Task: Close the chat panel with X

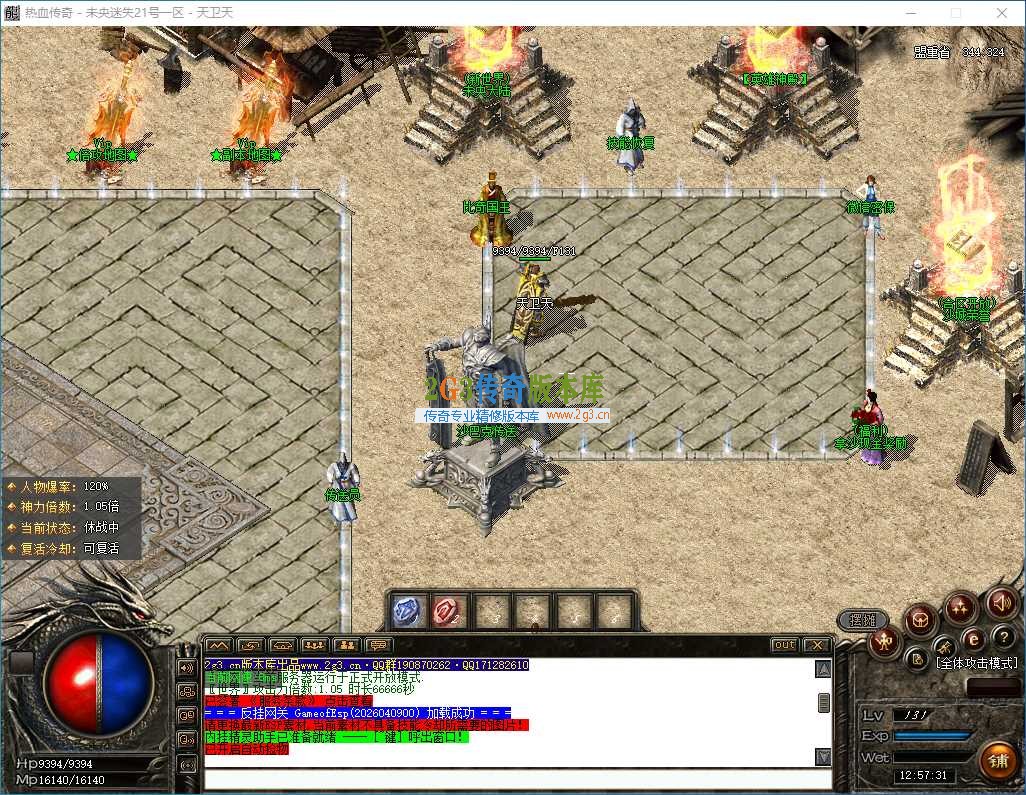Action: coord(817,645)
